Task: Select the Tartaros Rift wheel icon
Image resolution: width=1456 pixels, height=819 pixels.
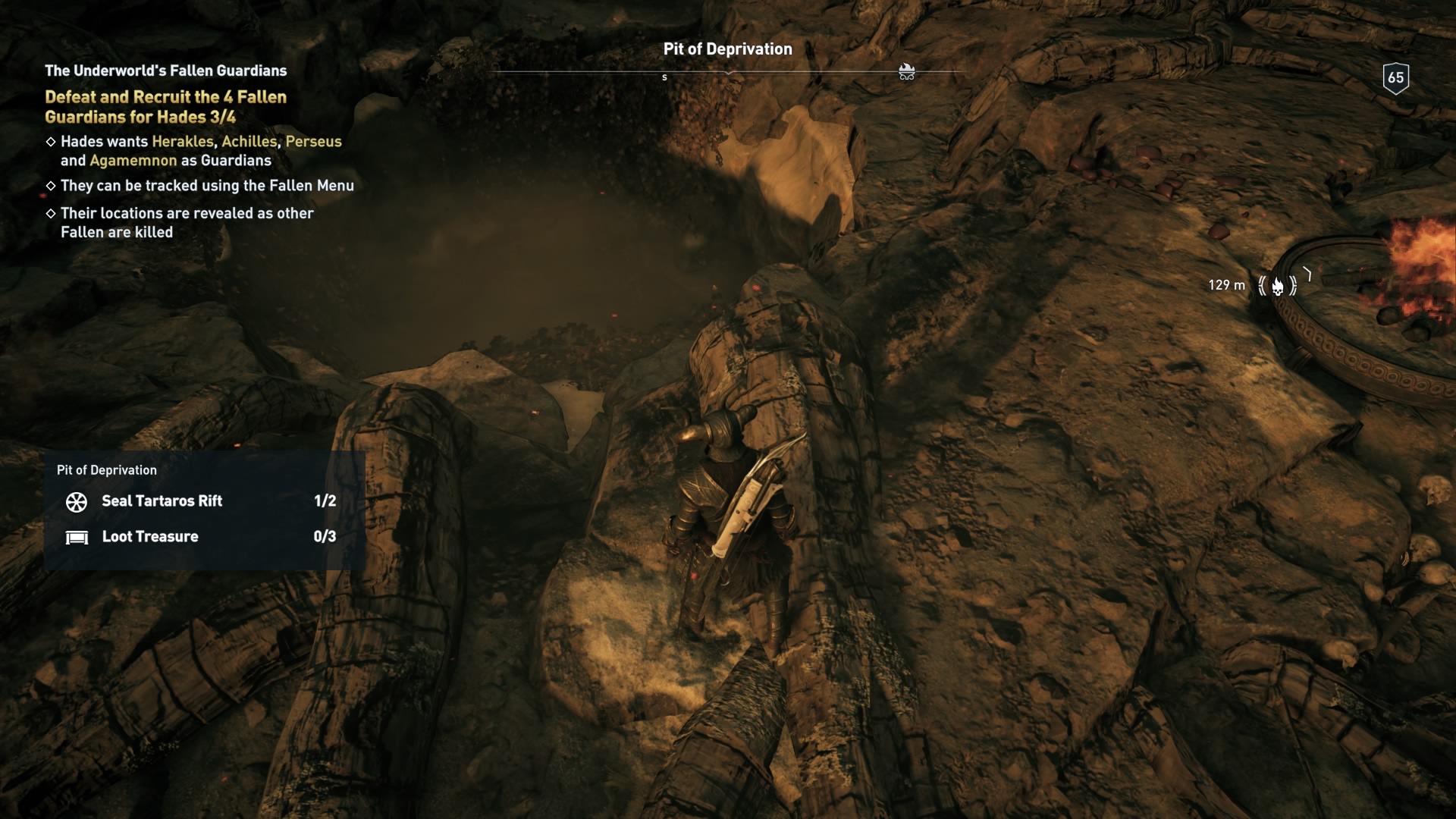Action: point(76,501)
